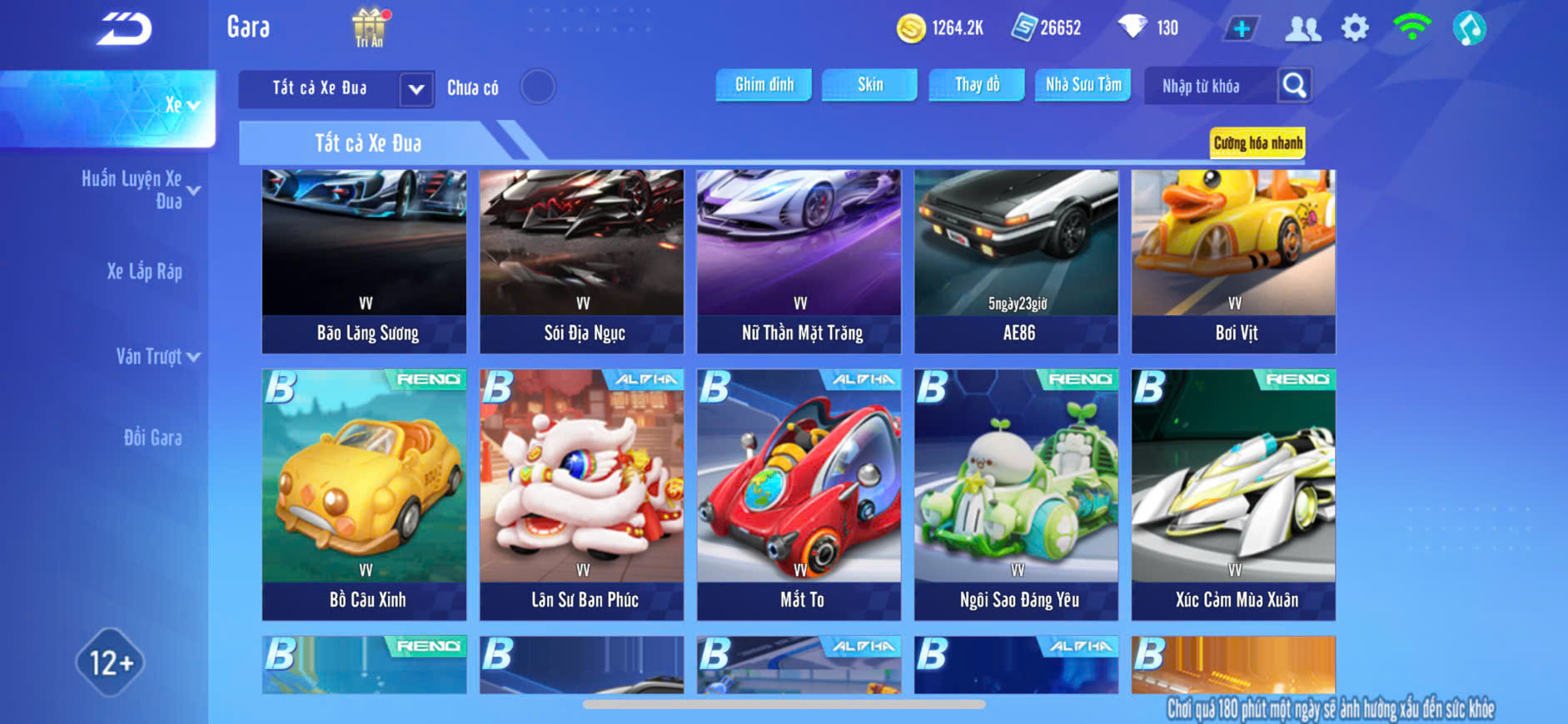This screenshot has height=724, width=1568.
Task: Choose the Bơi Vịt duck car
Action: point(1233,261)
